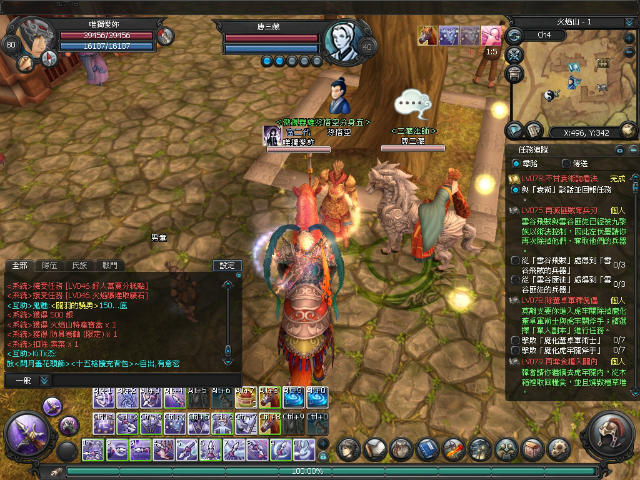Image resolution: width=640 pixels, height=480 pixels.
Task: Switch to the 全部 chat tab
Action: tap(19, 265)
